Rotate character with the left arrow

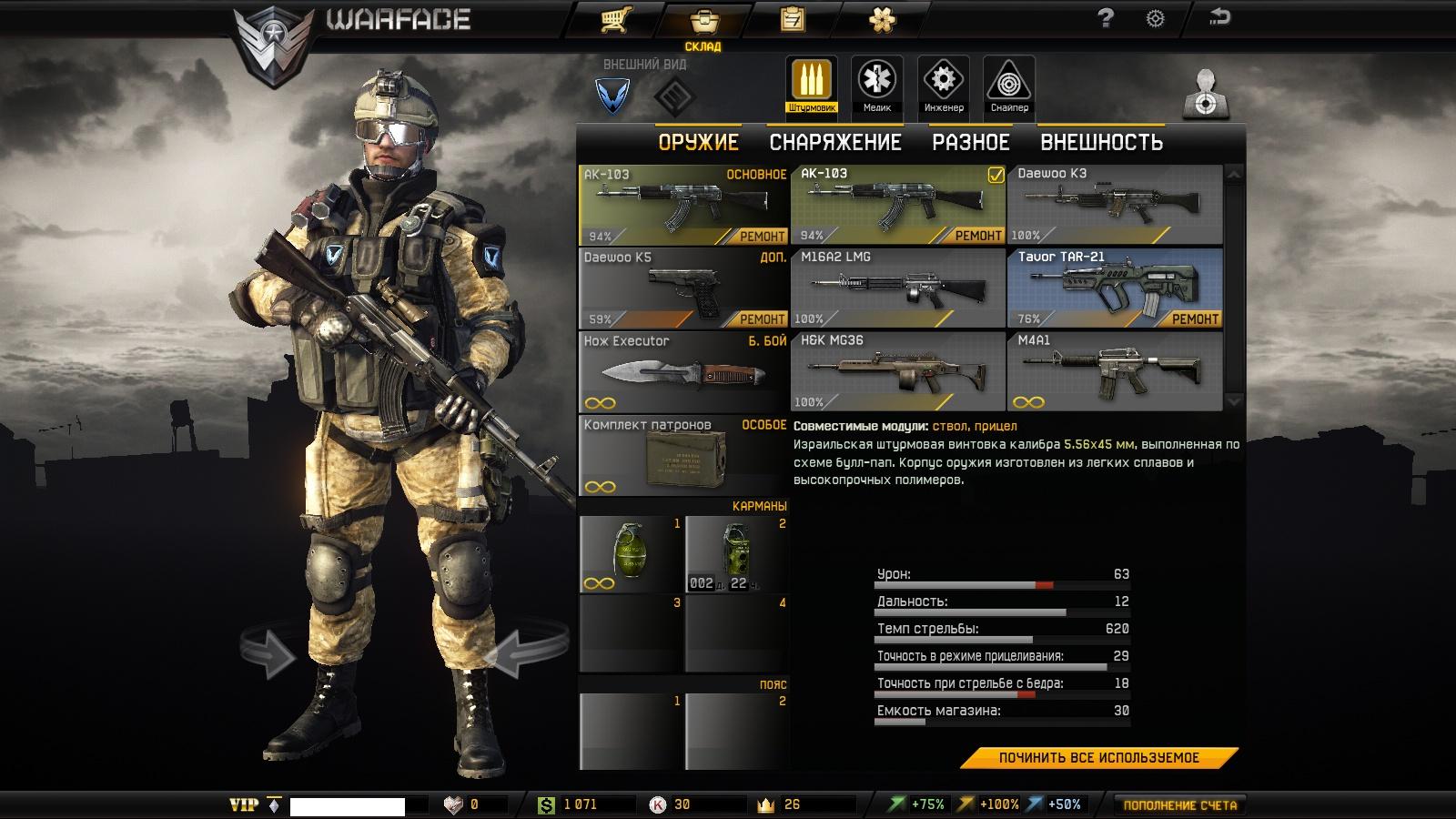pyautogui.click(x=269, y=652)
